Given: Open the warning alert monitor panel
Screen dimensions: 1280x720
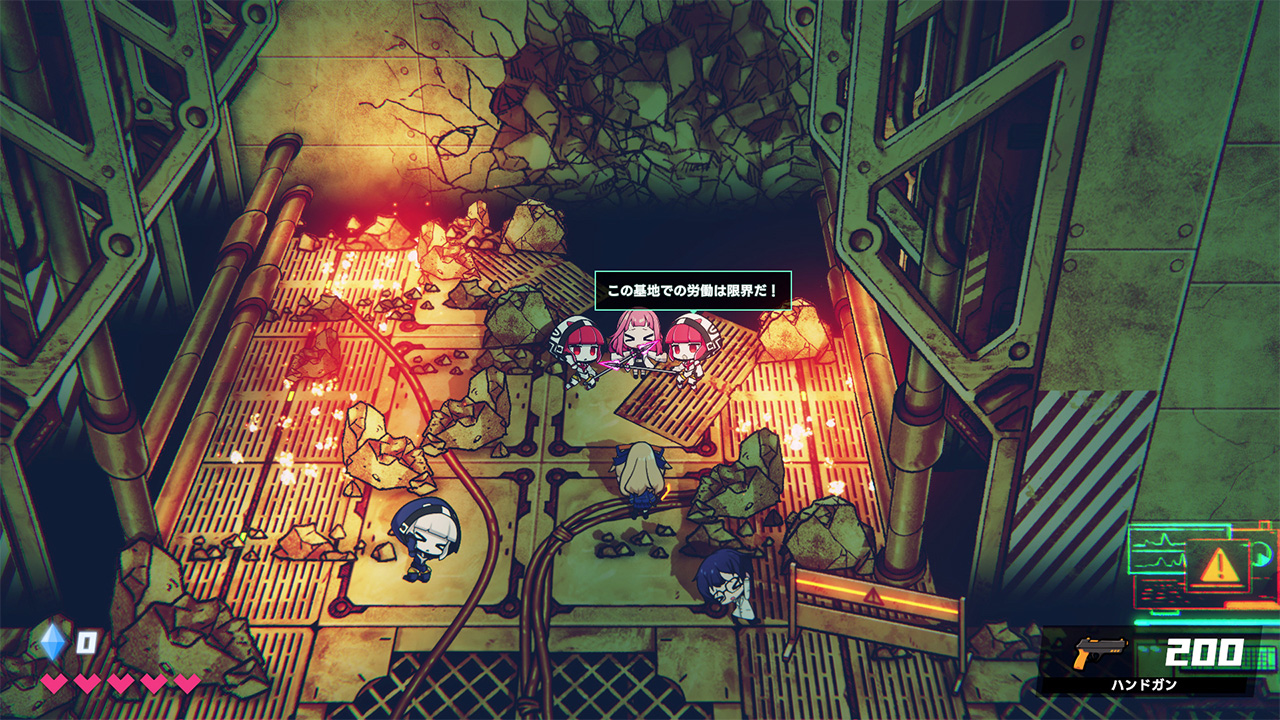Looking at the screenshot, I should click(1217, 566).
